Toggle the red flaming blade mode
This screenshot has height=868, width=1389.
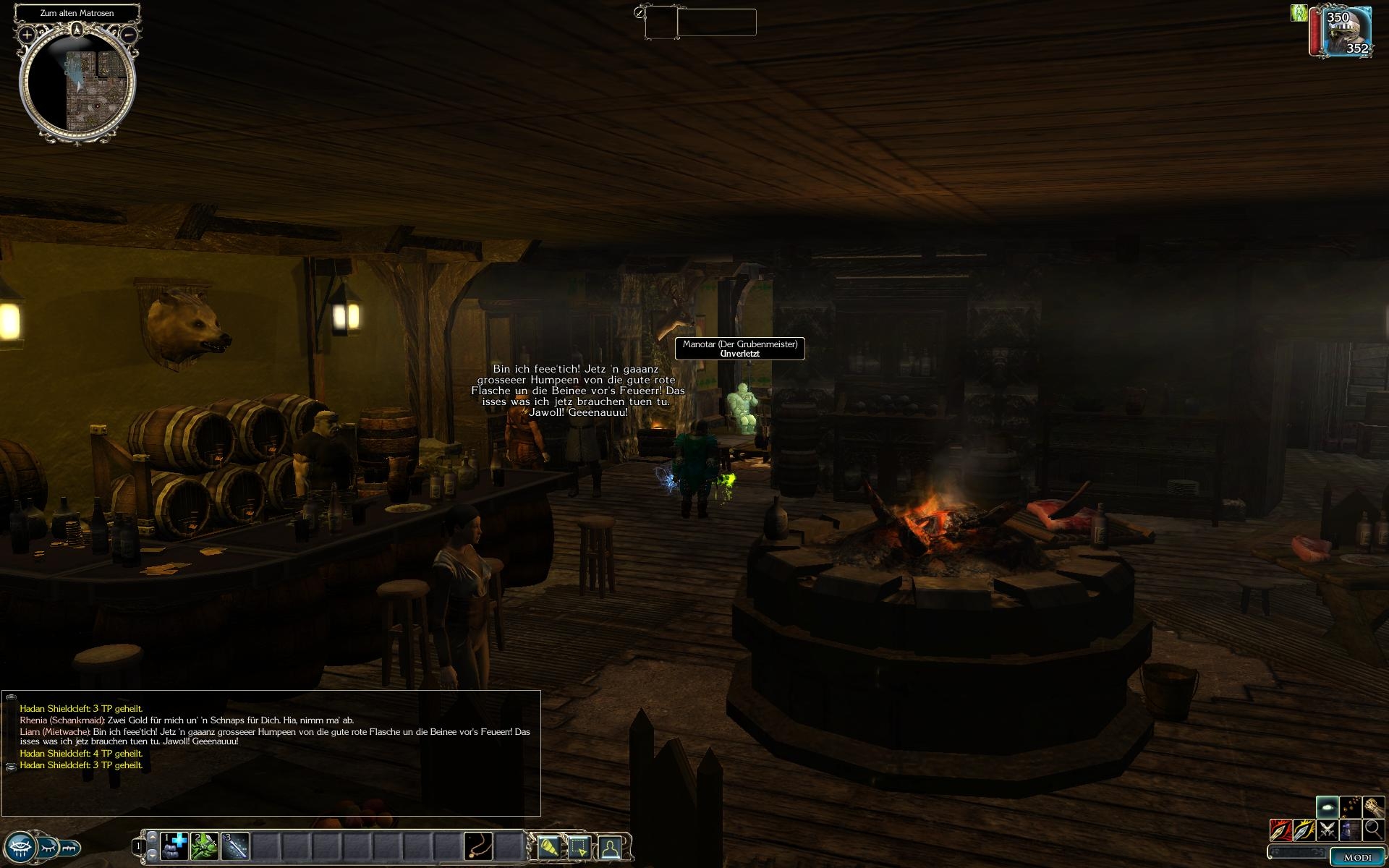[x=1281, y=830]
